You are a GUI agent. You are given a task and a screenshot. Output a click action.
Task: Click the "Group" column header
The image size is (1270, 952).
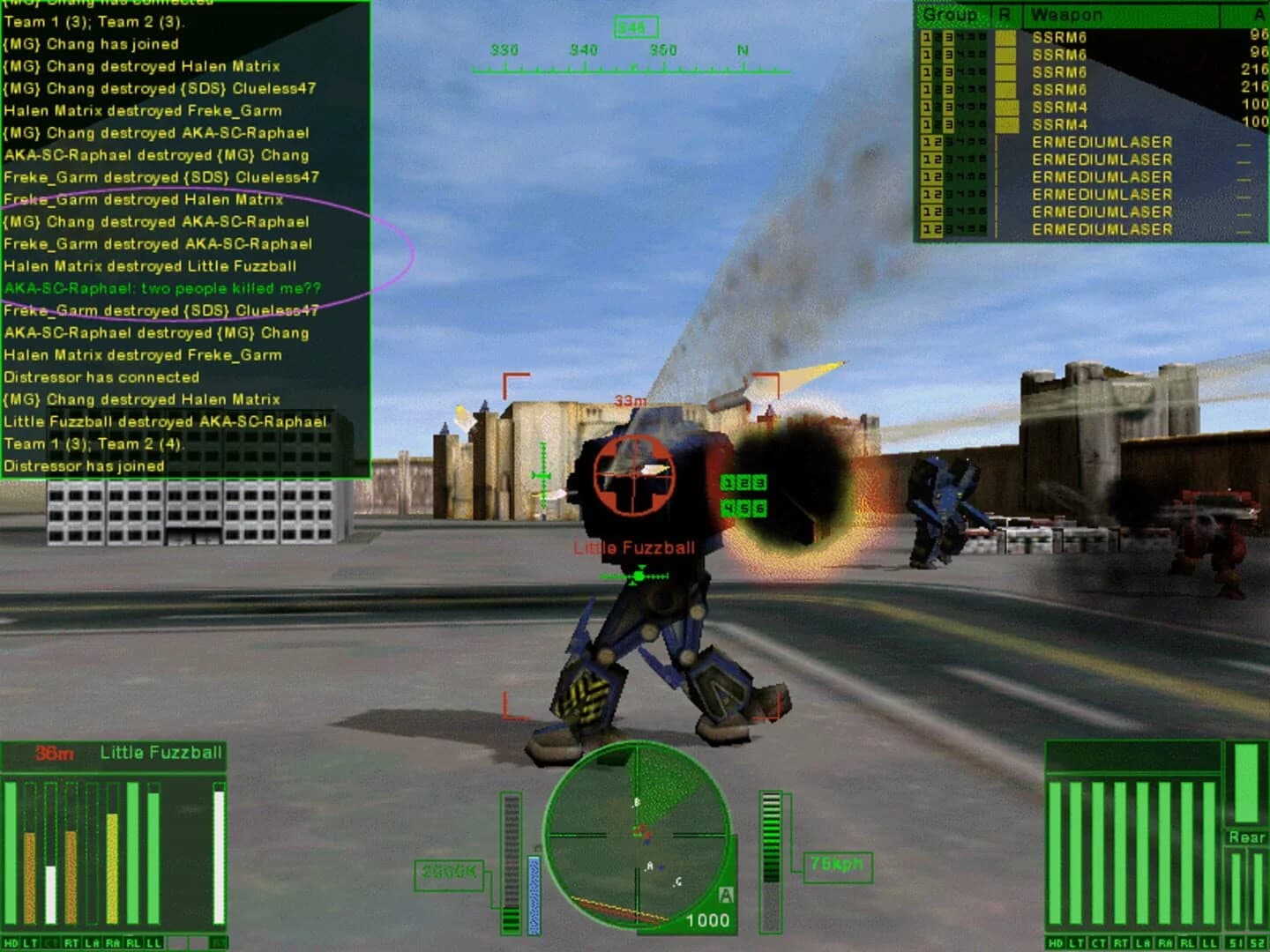pyautogui.click(x=949, y=15)
